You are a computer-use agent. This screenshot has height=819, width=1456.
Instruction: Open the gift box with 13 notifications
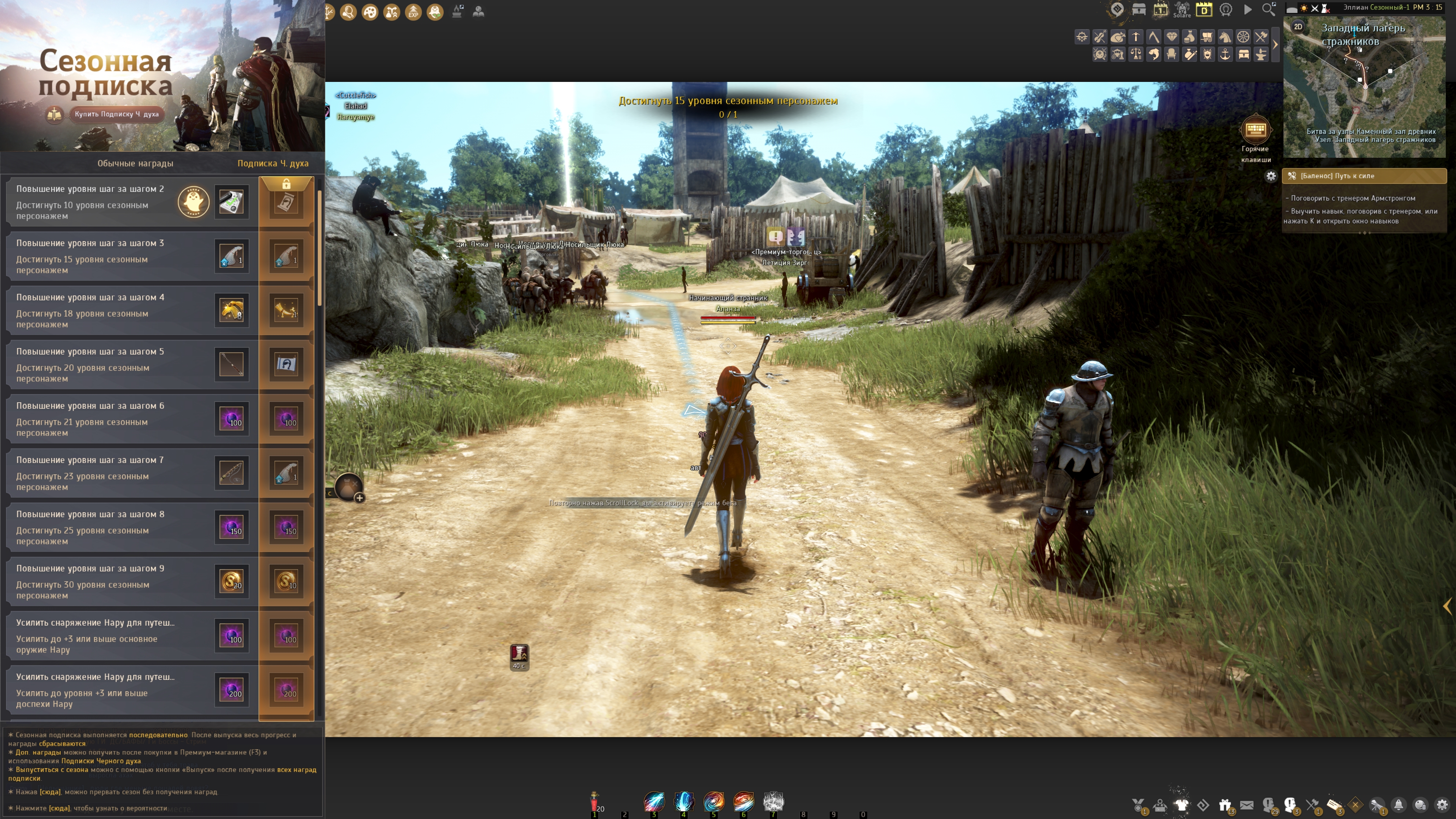[1225, 805]
